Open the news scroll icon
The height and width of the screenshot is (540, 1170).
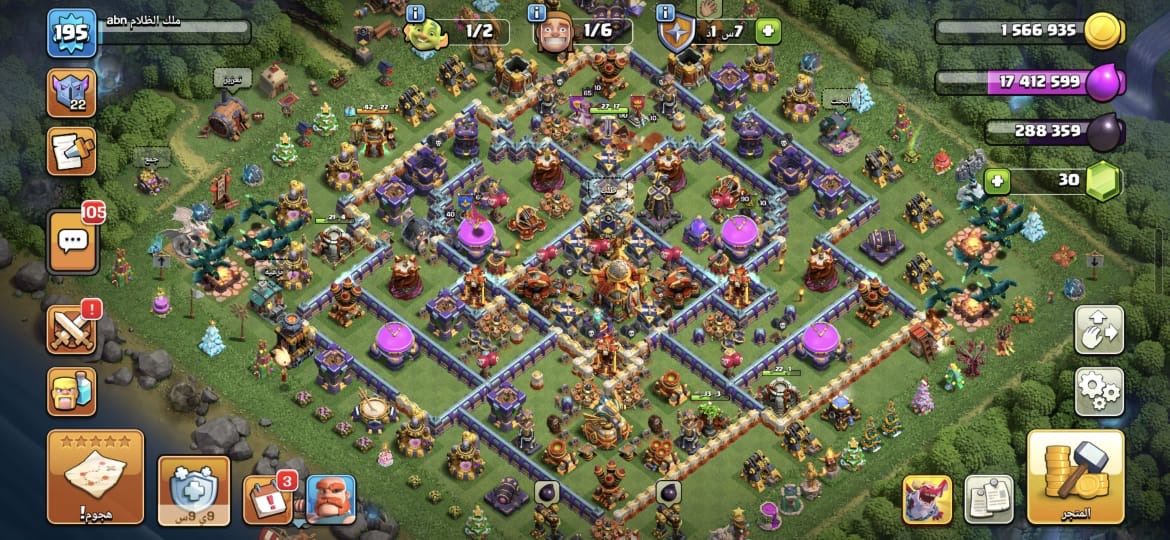(x=72, y=151)
